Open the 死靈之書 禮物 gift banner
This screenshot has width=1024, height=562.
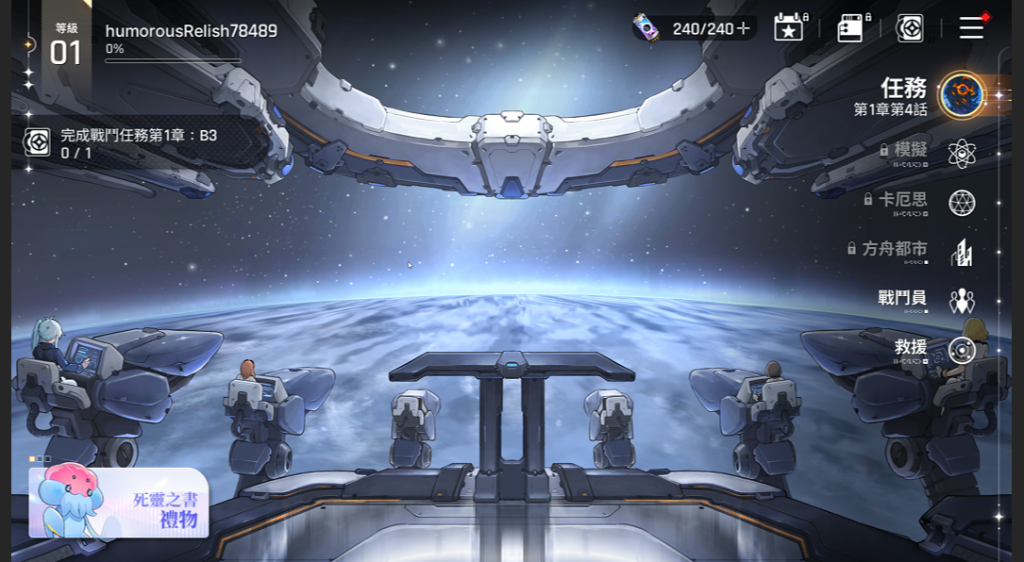tap(119, 502)
